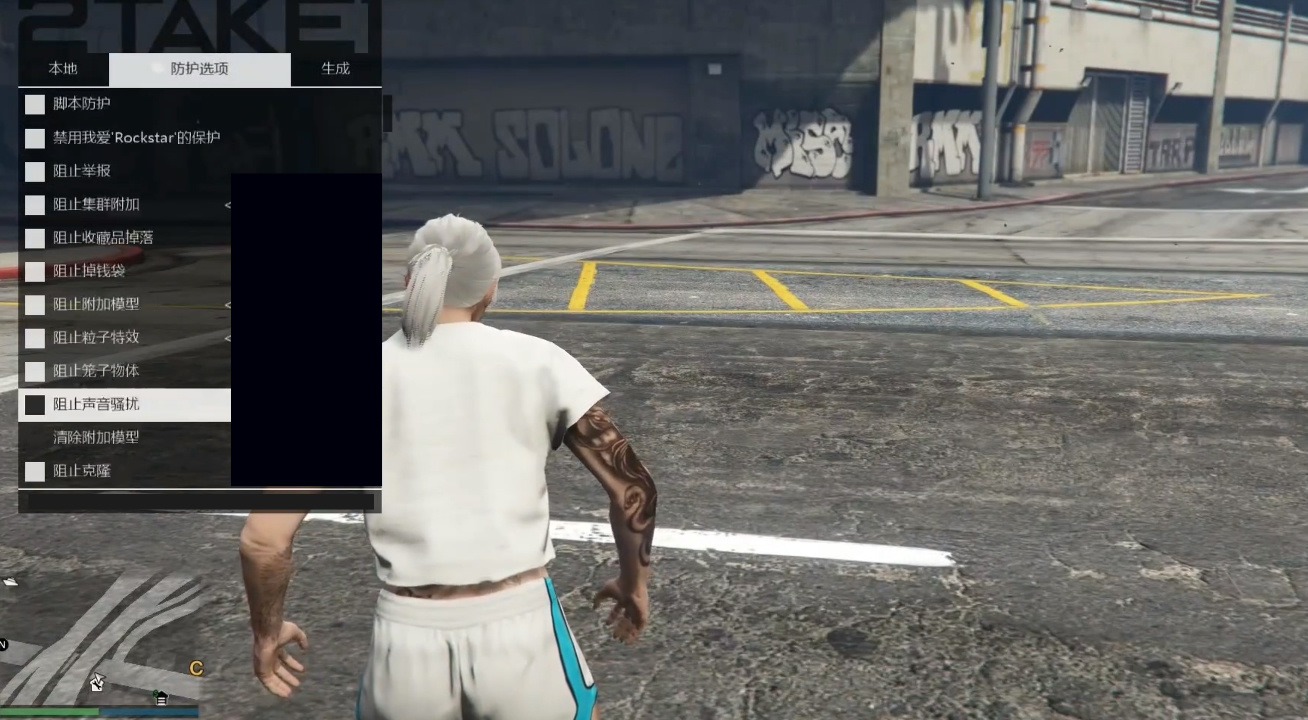Click the N north indicator on the minimap
This screenshot has width=1308, height=720.
[x=4, y=643]
